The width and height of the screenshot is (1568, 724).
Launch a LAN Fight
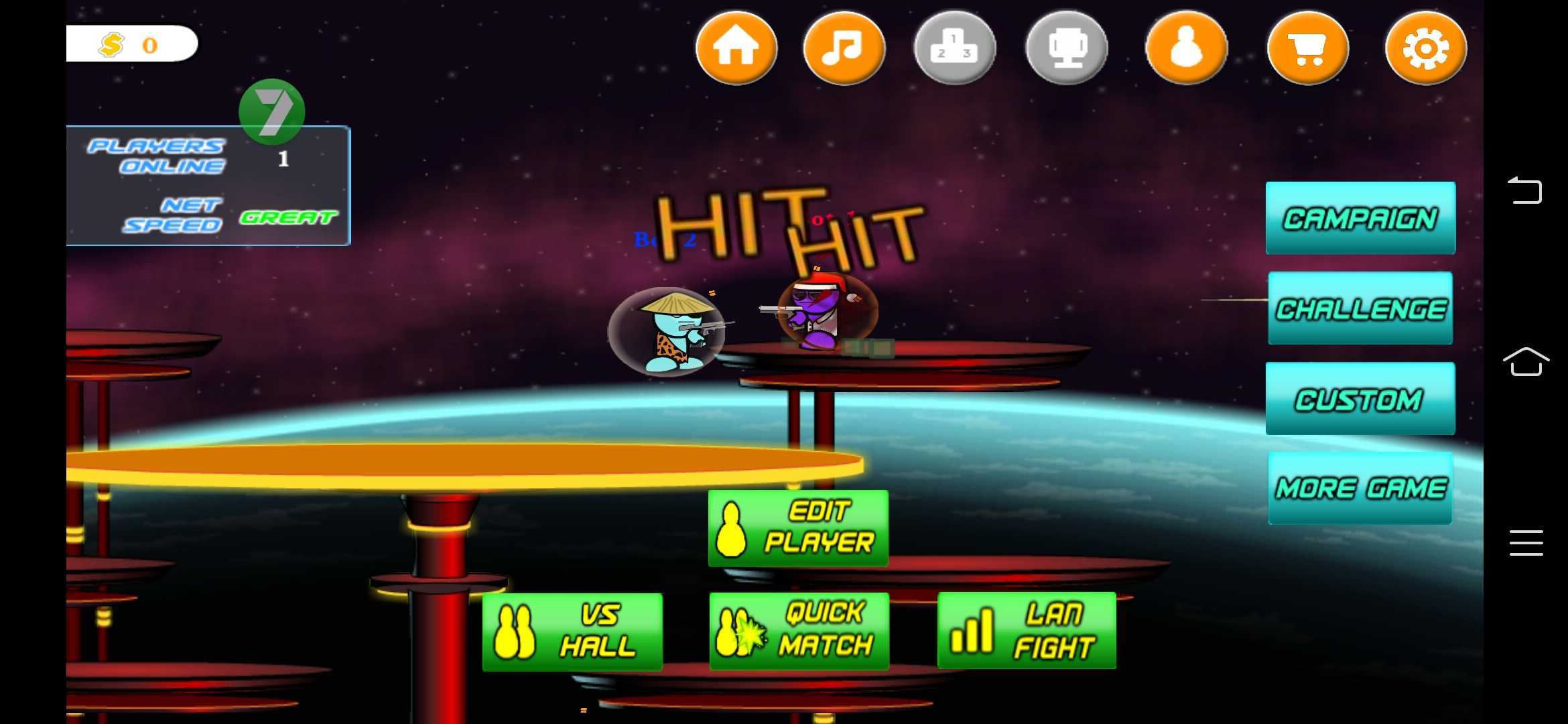(x=1027, y=630)
